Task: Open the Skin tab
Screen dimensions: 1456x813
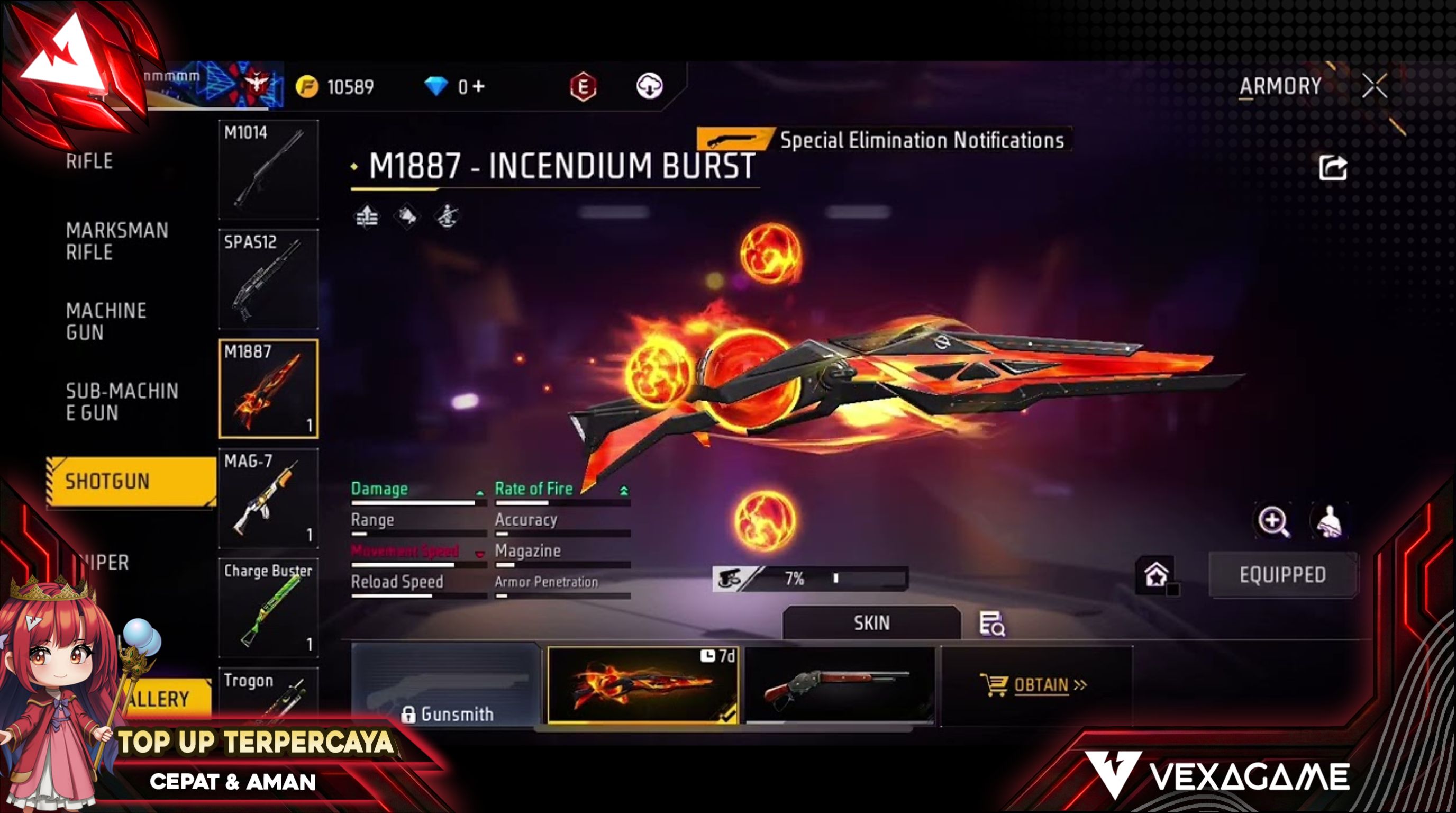Action: pyautogui.click(x=871, y=623)
